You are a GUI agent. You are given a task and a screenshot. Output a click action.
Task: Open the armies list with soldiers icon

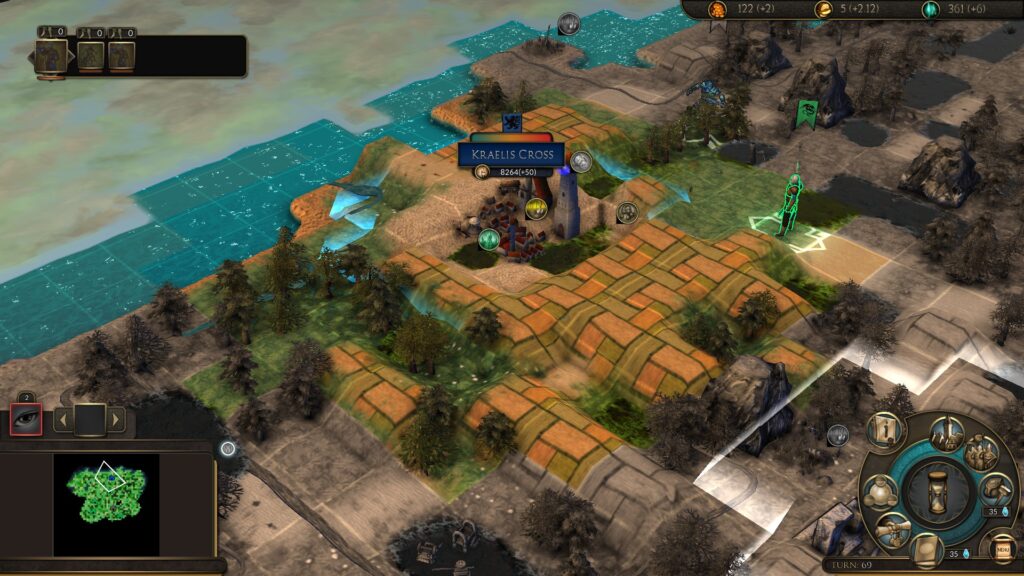[x=982, y=450]
